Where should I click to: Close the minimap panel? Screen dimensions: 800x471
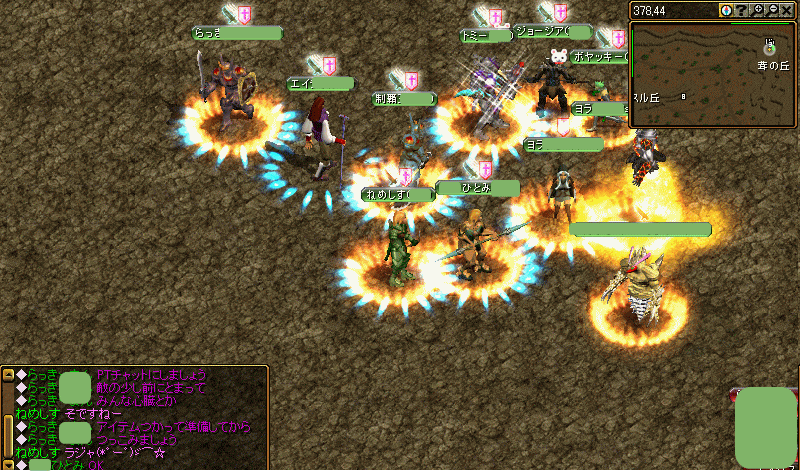coord(787,10)
